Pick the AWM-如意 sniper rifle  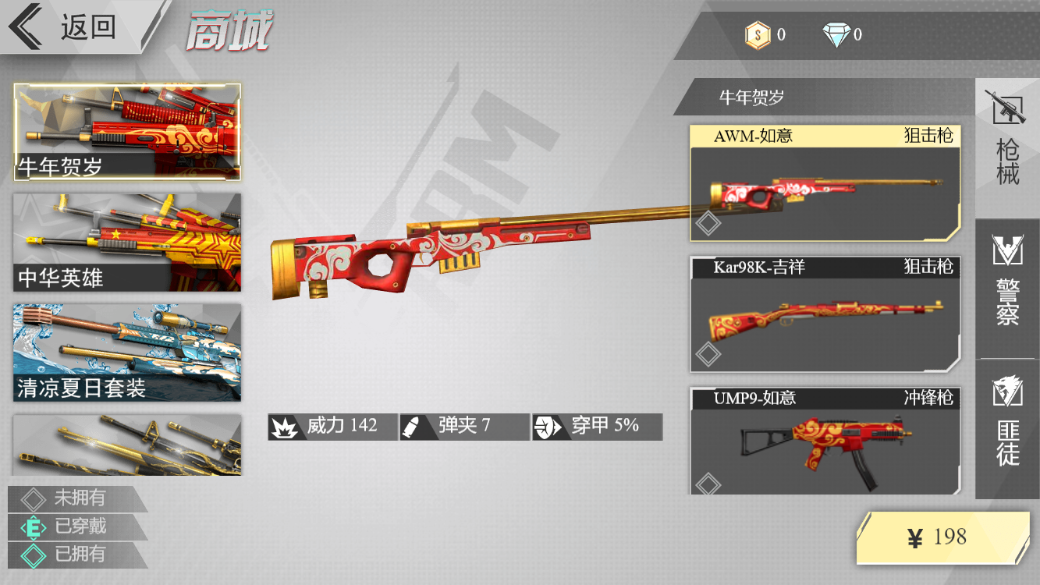[825, 183]
